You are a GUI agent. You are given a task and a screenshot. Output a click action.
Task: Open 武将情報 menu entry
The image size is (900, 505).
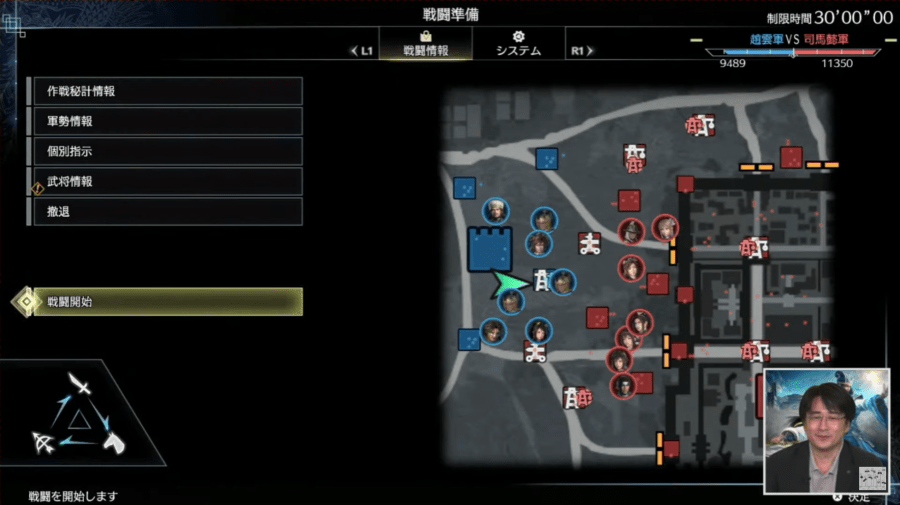(165, 181)
